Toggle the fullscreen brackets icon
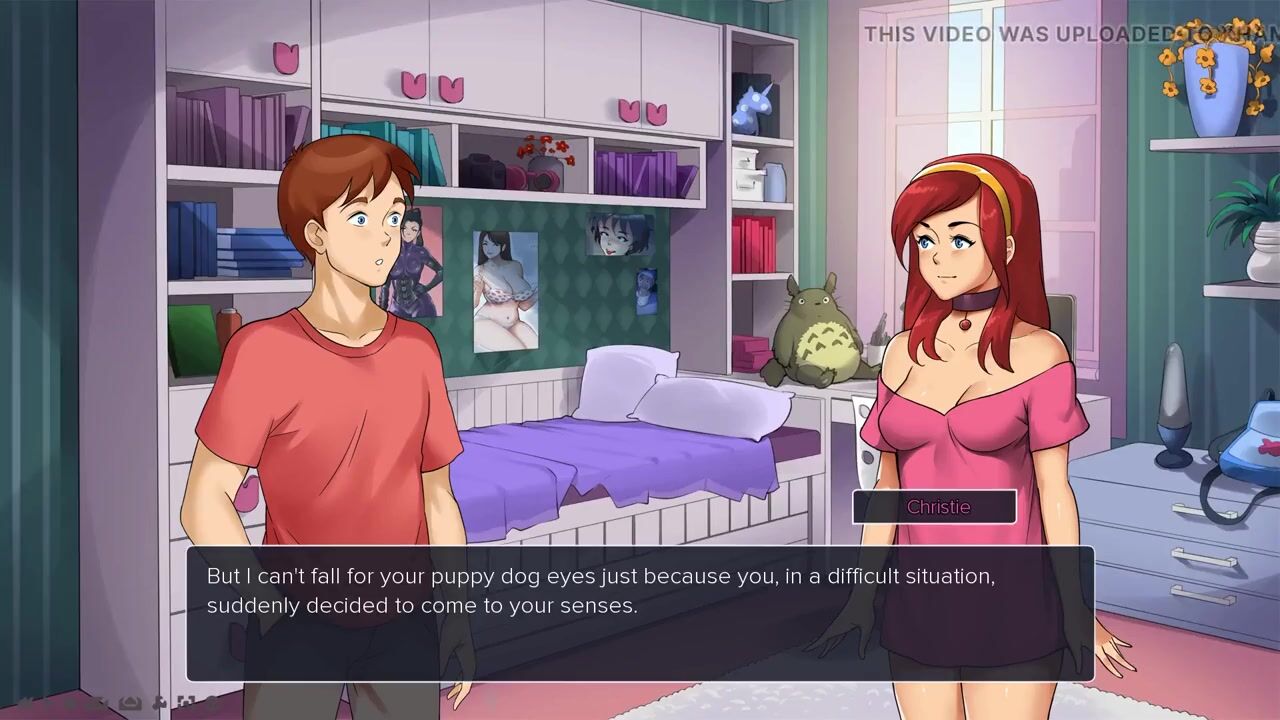Viewport: 1280px width, 720px height. click(186, 703)
